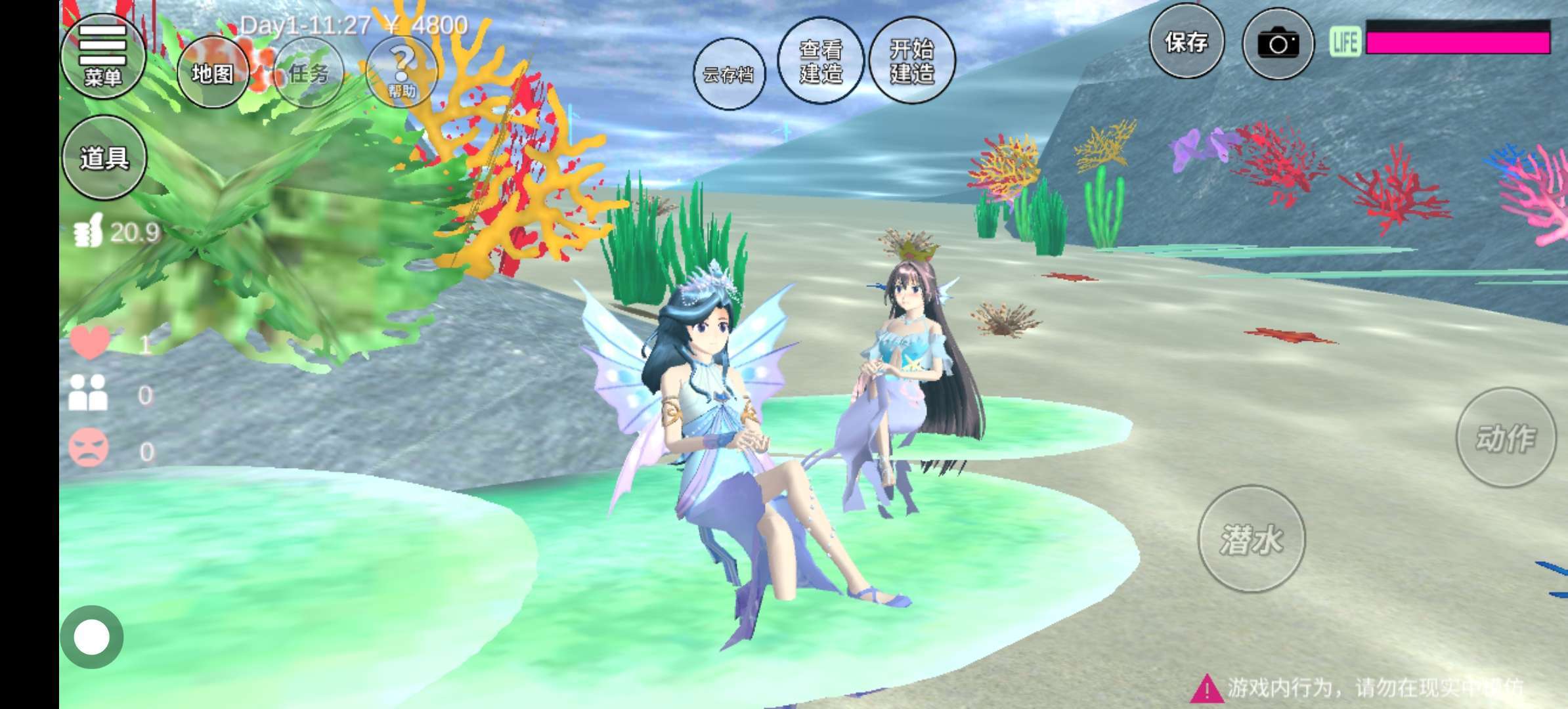Screen dimensions: 1568x709
Task: Touch the virtual joystick knob
Action: pos(92,637)
